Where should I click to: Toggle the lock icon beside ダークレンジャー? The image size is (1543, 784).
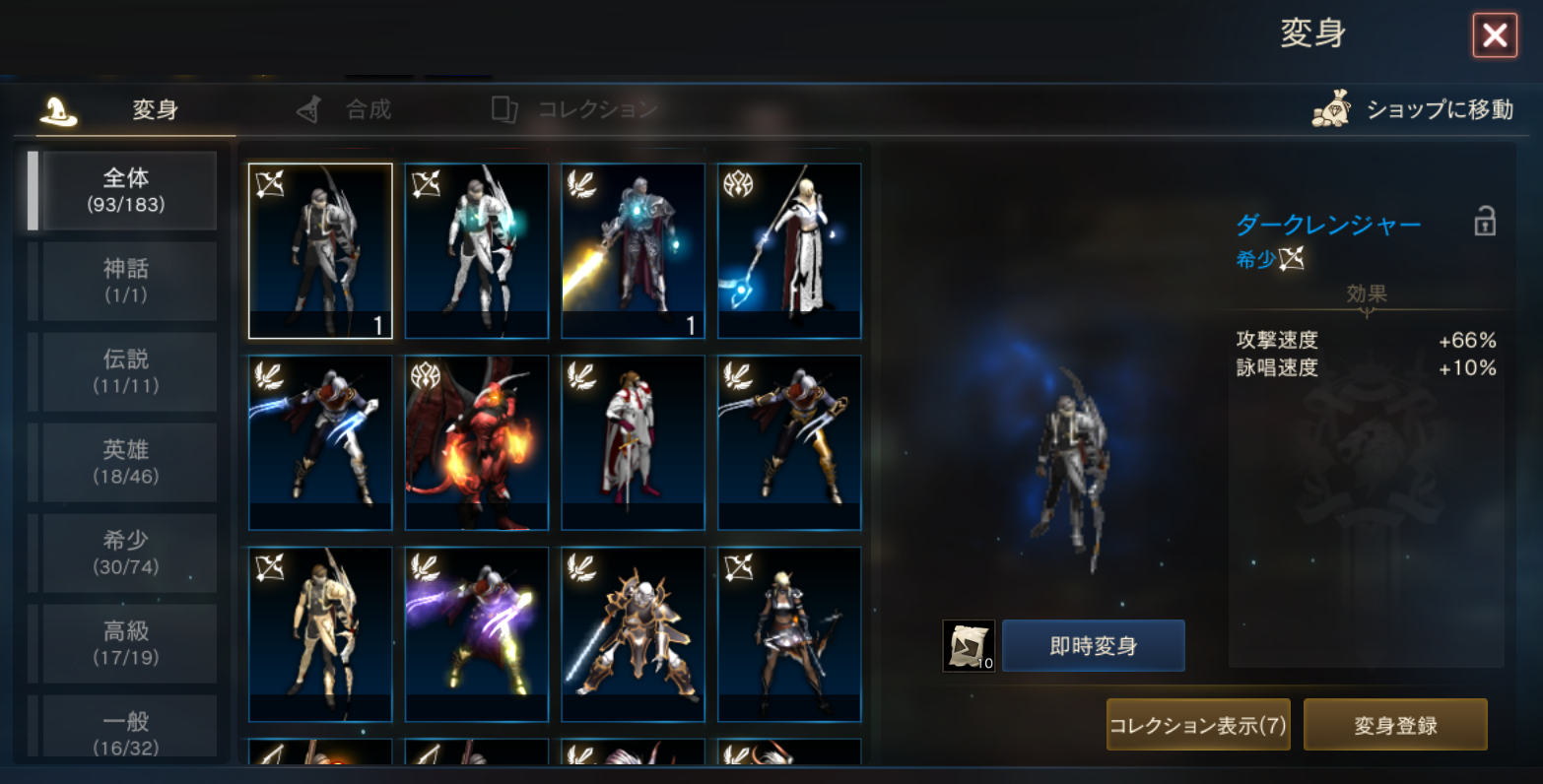point(1484,222)
